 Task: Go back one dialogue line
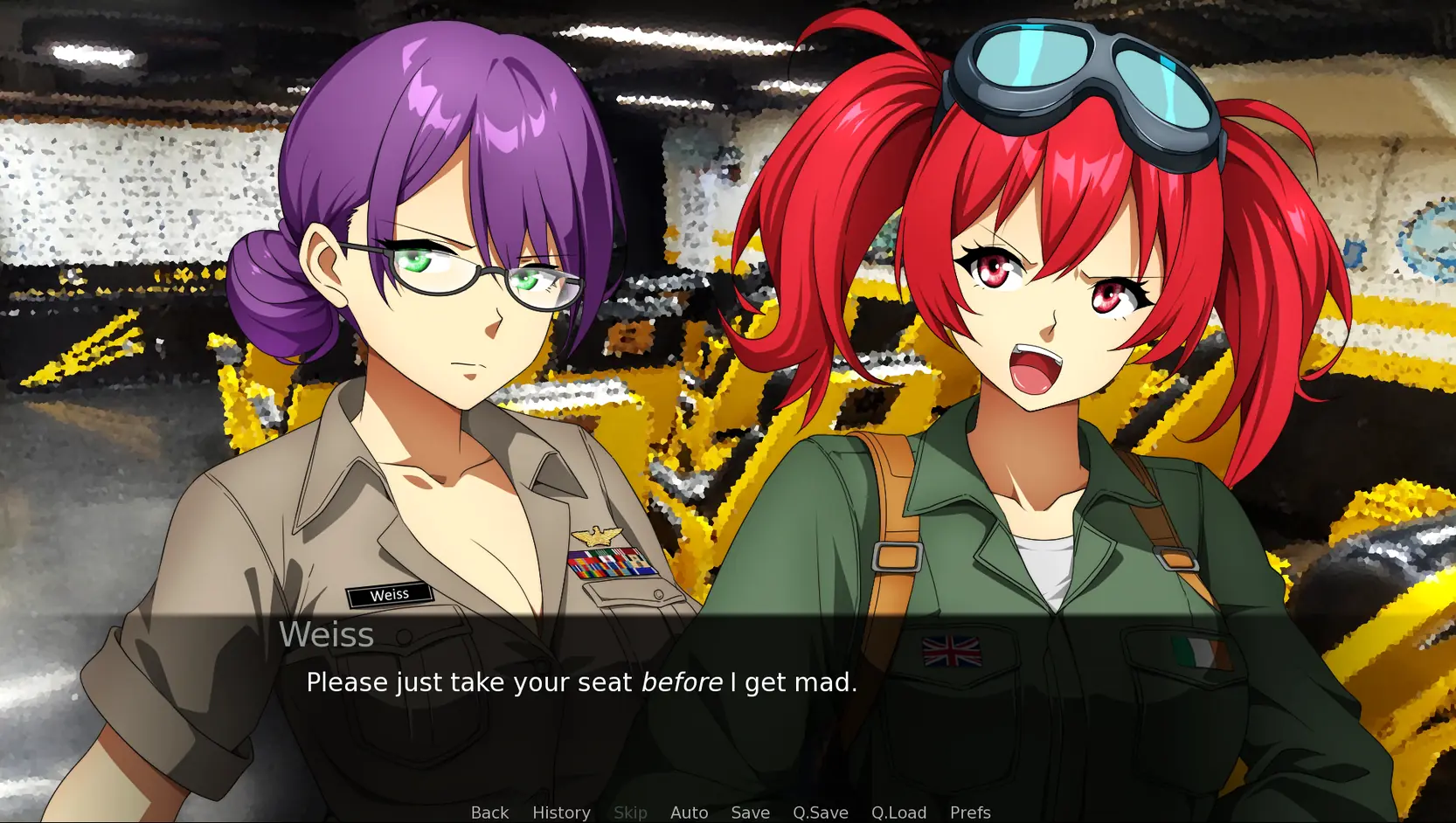tap(489, 813)
